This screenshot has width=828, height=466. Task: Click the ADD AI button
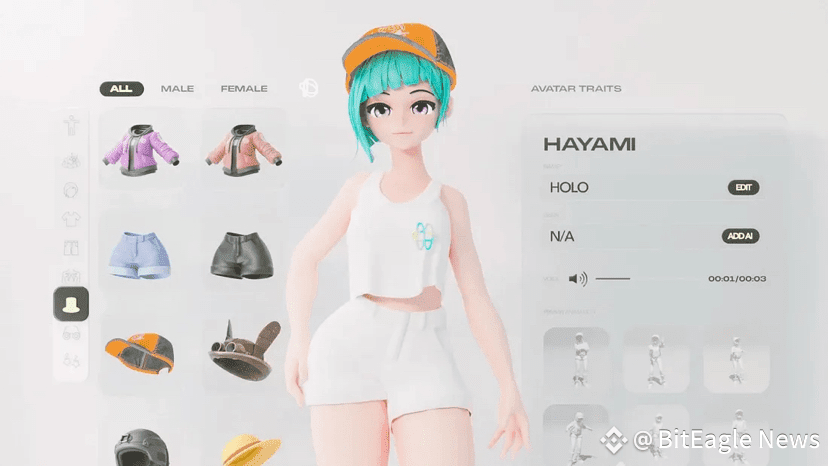coord(741,237)
